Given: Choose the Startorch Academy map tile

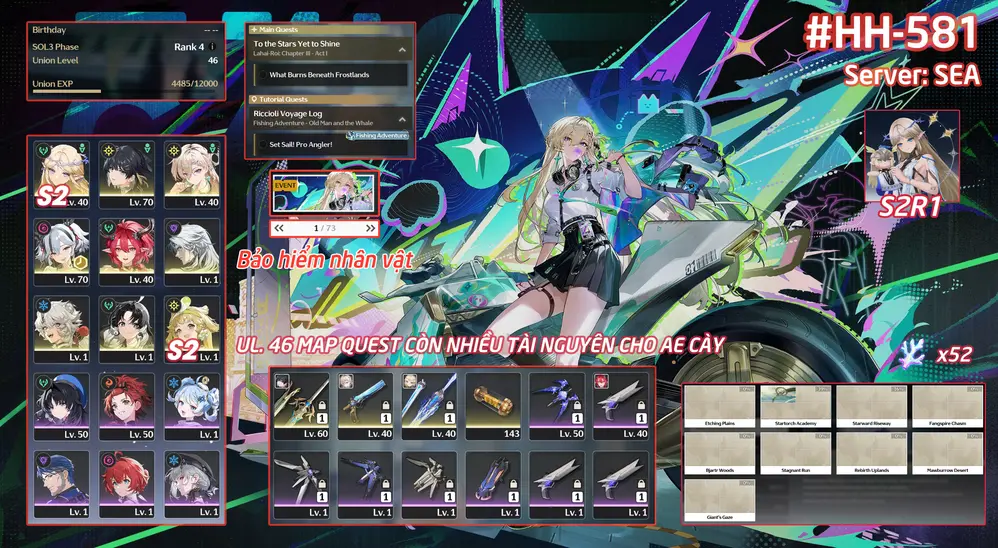Looking at the screenshot, I should tap(796, 407).
